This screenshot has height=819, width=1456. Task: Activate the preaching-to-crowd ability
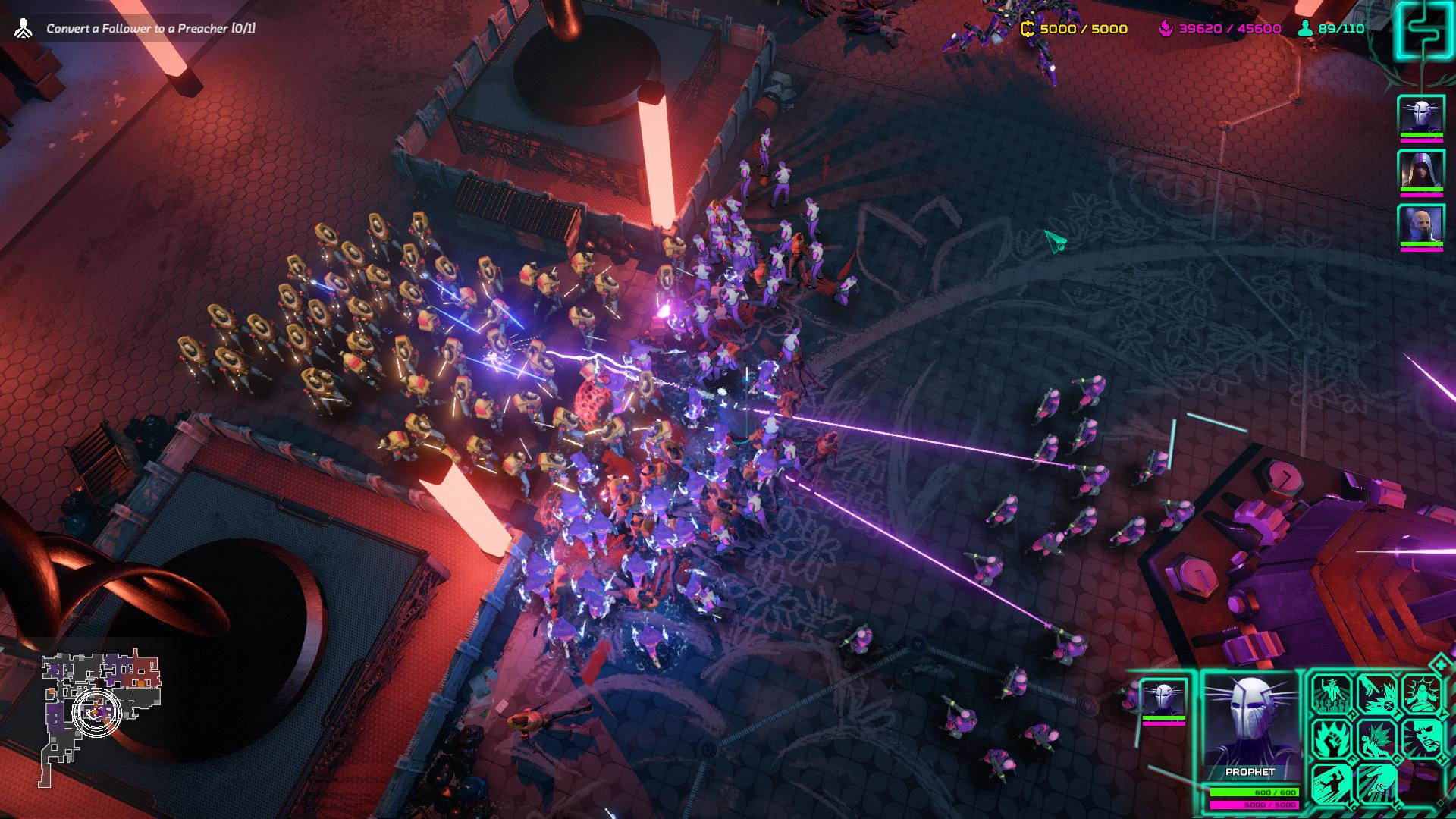pos(1332,694)
